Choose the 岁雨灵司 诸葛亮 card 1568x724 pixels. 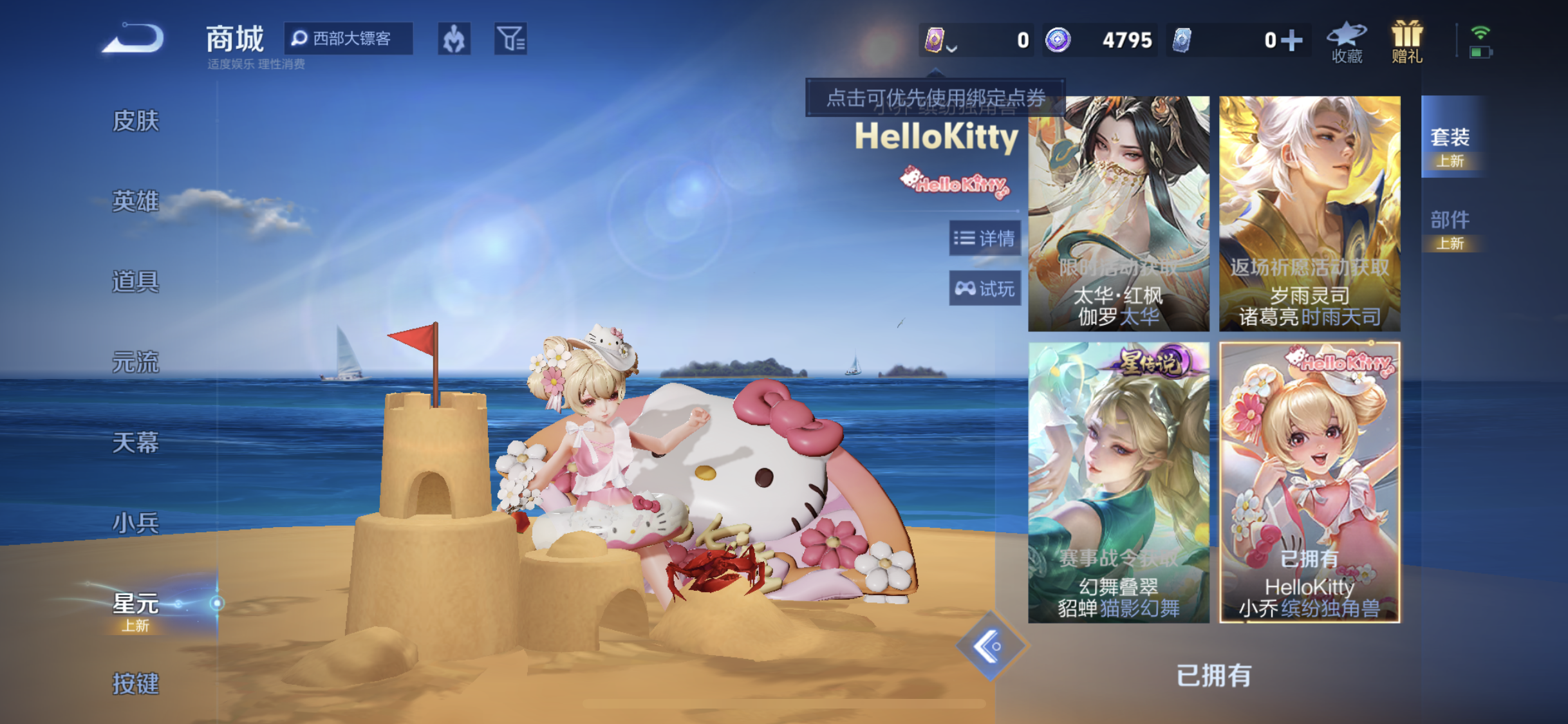tap(1309, 214)
